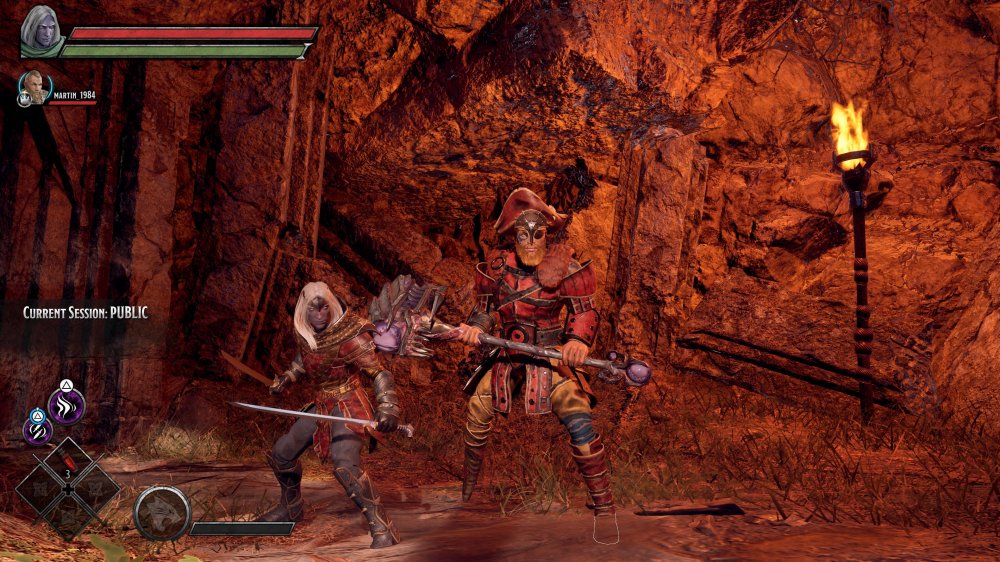Trigger the roaring panther ultimate icon
The height and width of the screenshot is (562, 1000).
pyautogui.click(x=162, y=512)
